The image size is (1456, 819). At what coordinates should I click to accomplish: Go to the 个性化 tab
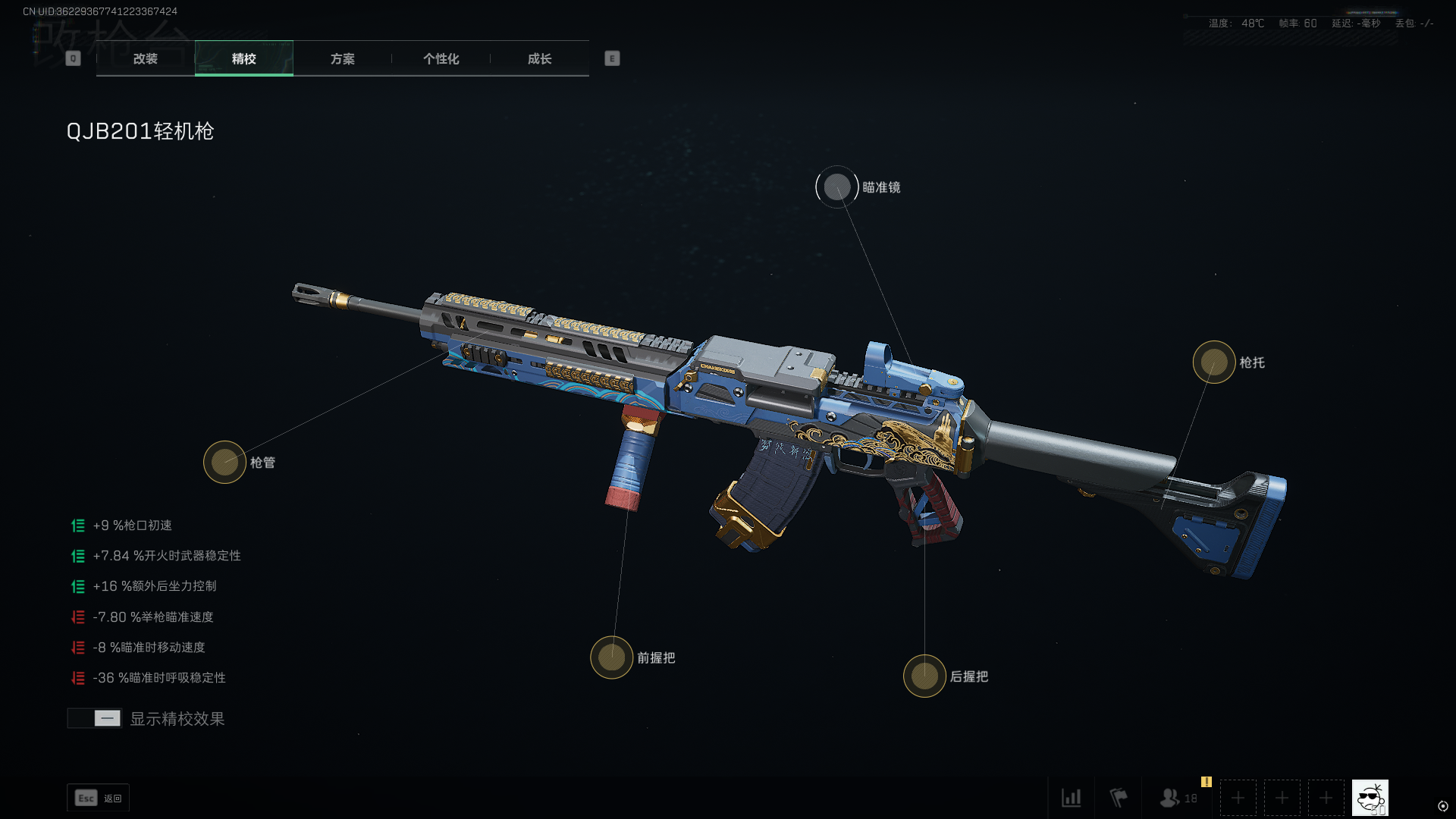tap(441, 58)
